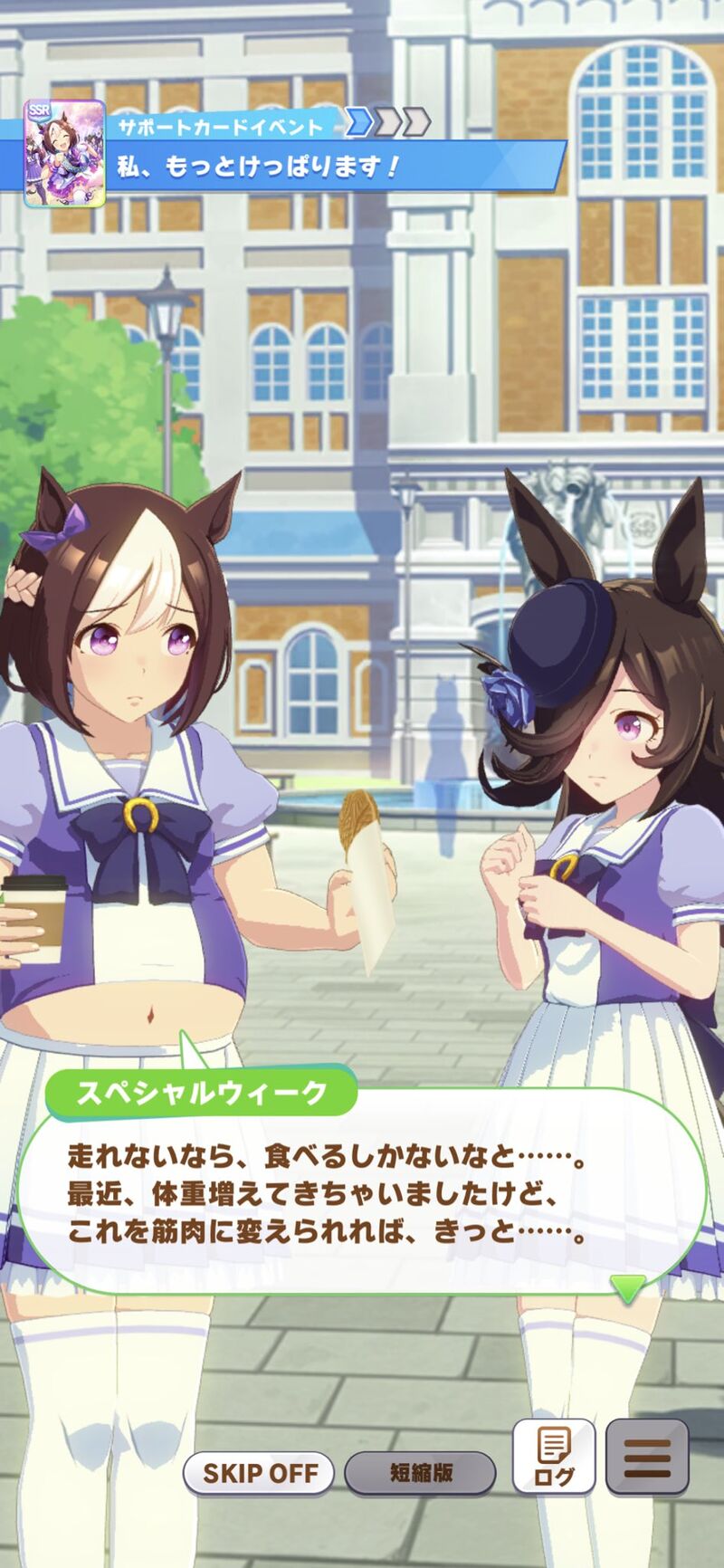Image resolution: width=724 pixels, height=1568 pixels.
Task: Switch to the 短縮版 shortened version
Action: pos(421,1473)
